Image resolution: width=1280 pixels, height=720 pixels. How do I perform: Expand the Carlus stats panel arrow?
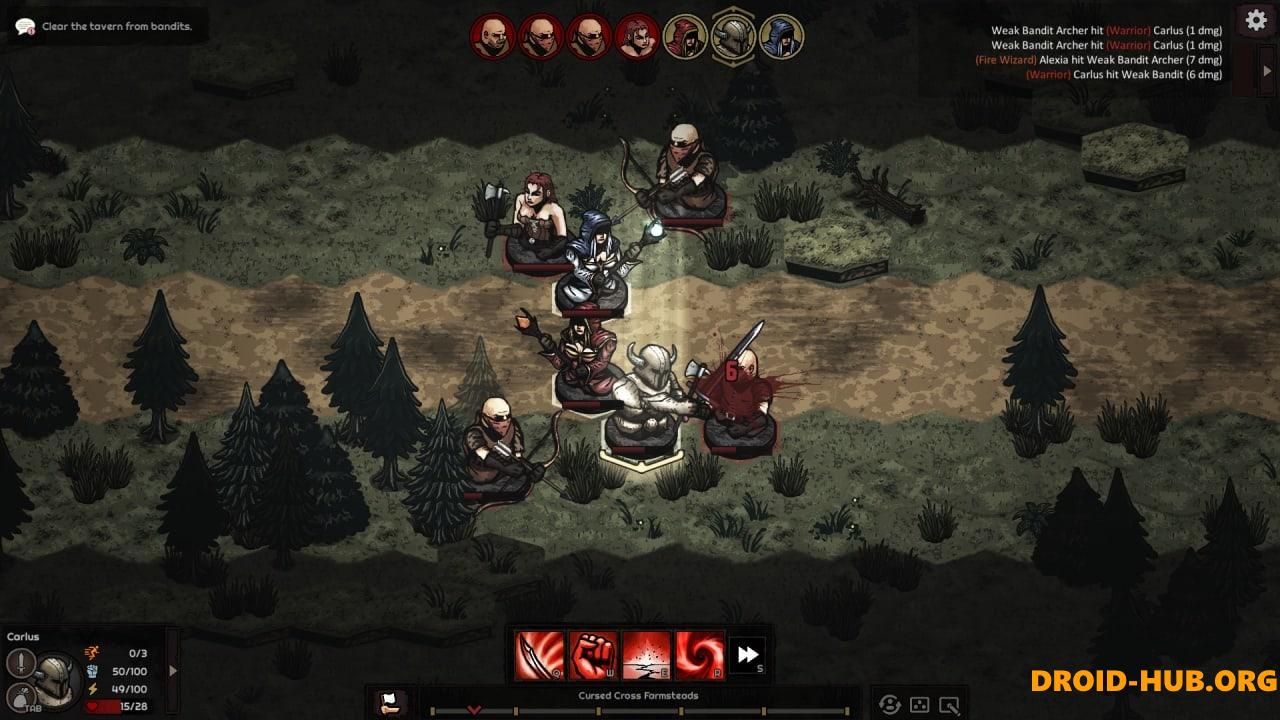(173, 671)
